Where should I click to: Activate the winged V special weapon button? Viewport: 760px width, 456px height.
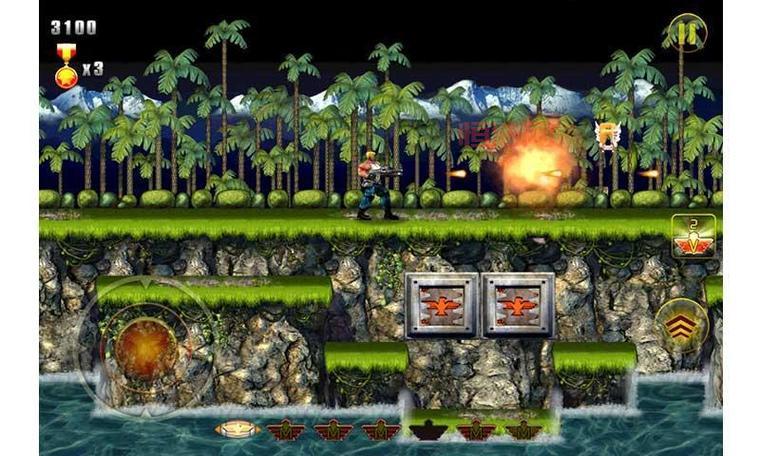tap(692, 237)
